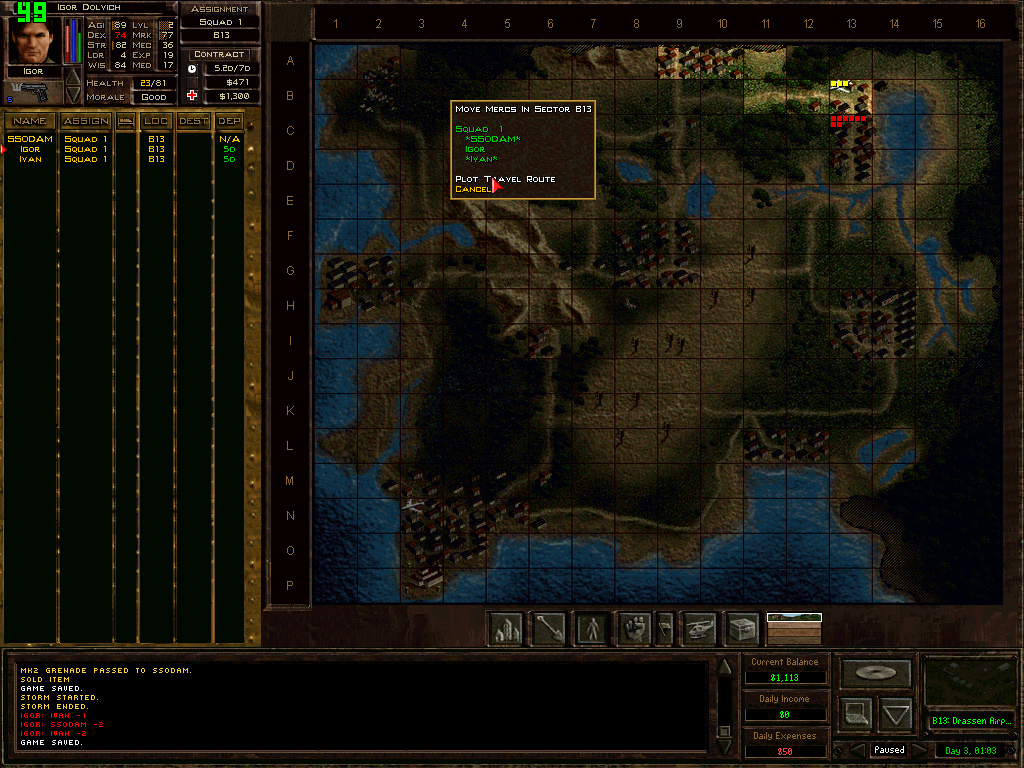1024x768 pixels.
Task: Select Ivan in the merc roster list
Action: (30, 159)
